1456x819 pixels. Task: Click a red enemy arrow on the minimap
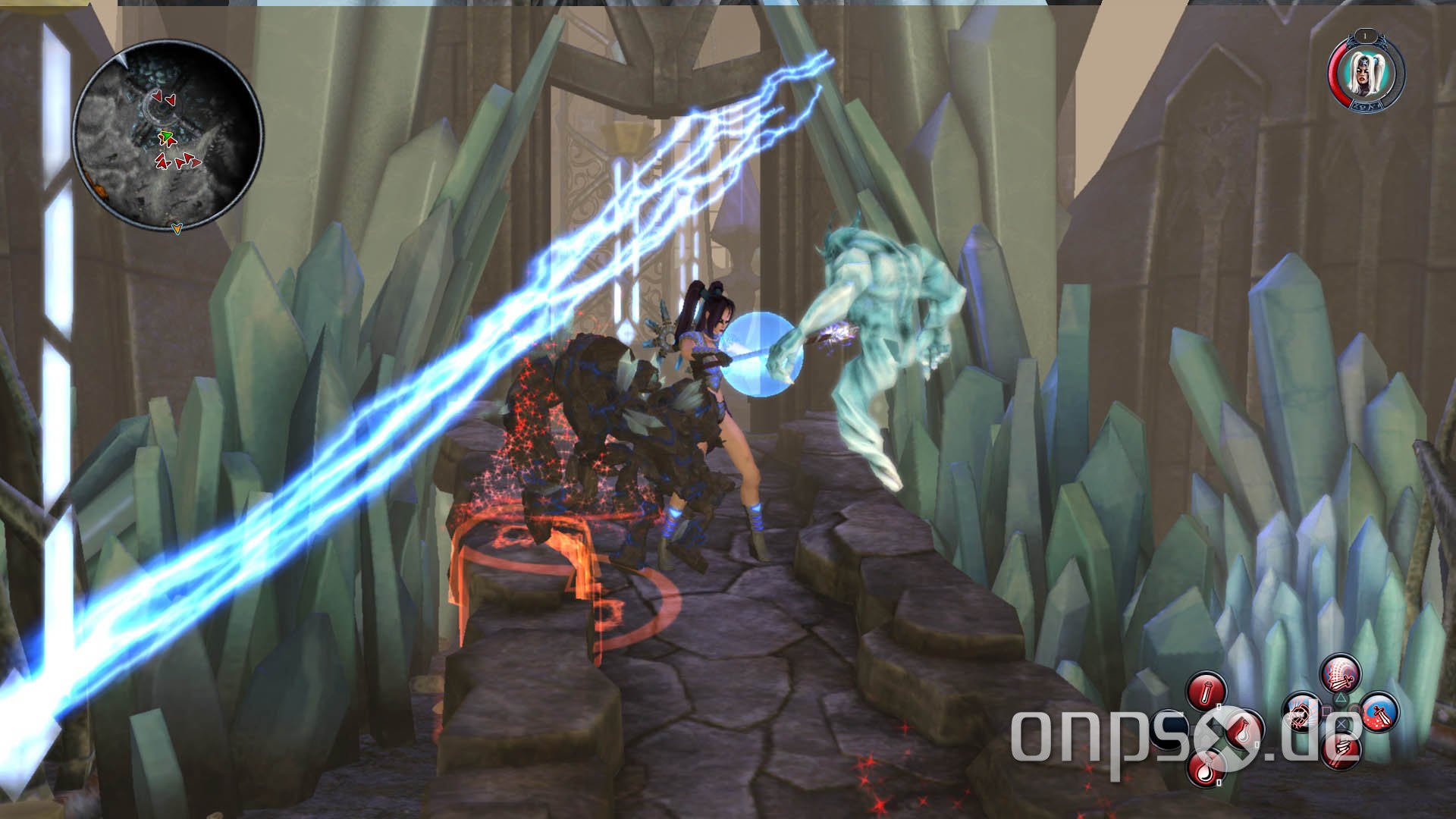click(157, 96)
